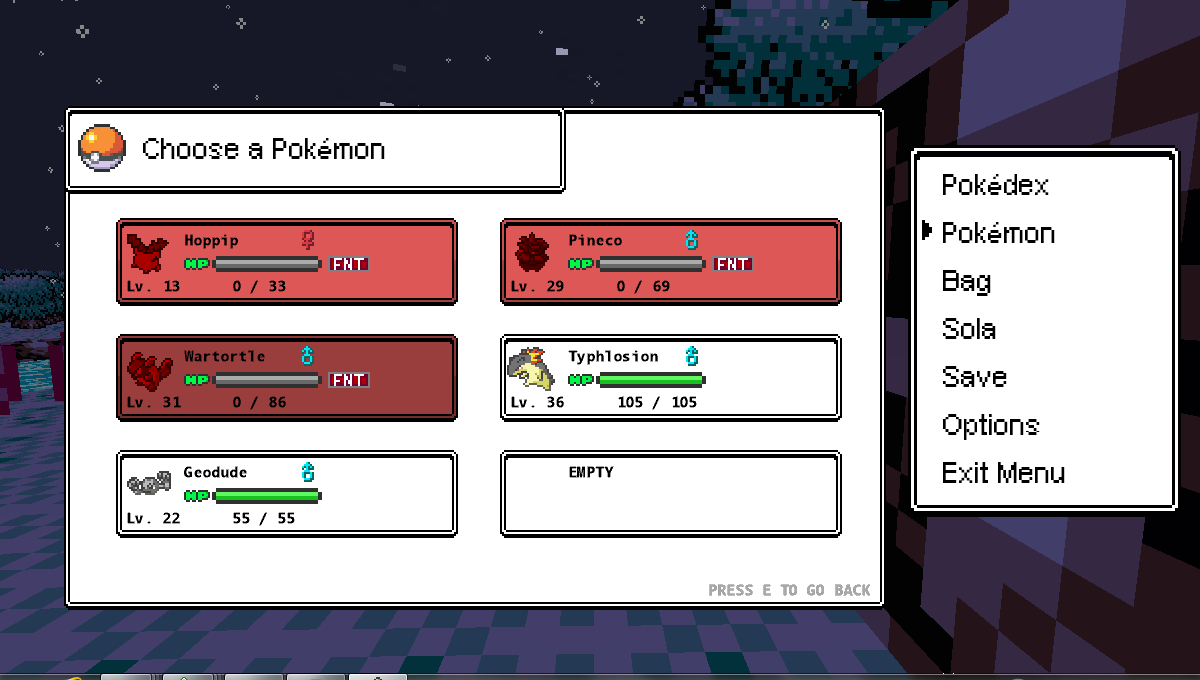Select the fainted Pineco party slot
This screenshot has width=1200, height=680.
pyautogui.click(x=670, y=262)
